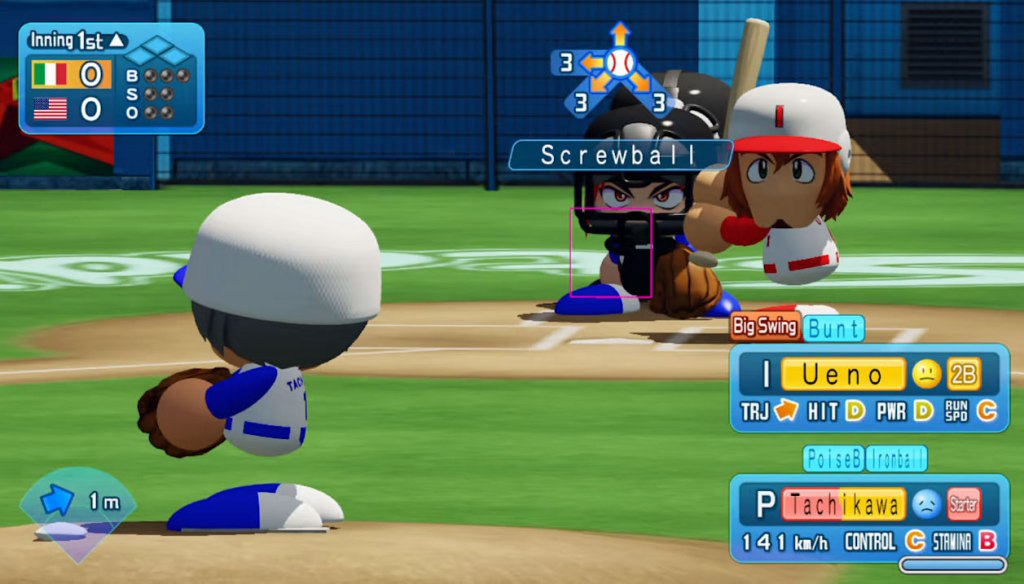Click the pink strike zone box

point(611,252)
